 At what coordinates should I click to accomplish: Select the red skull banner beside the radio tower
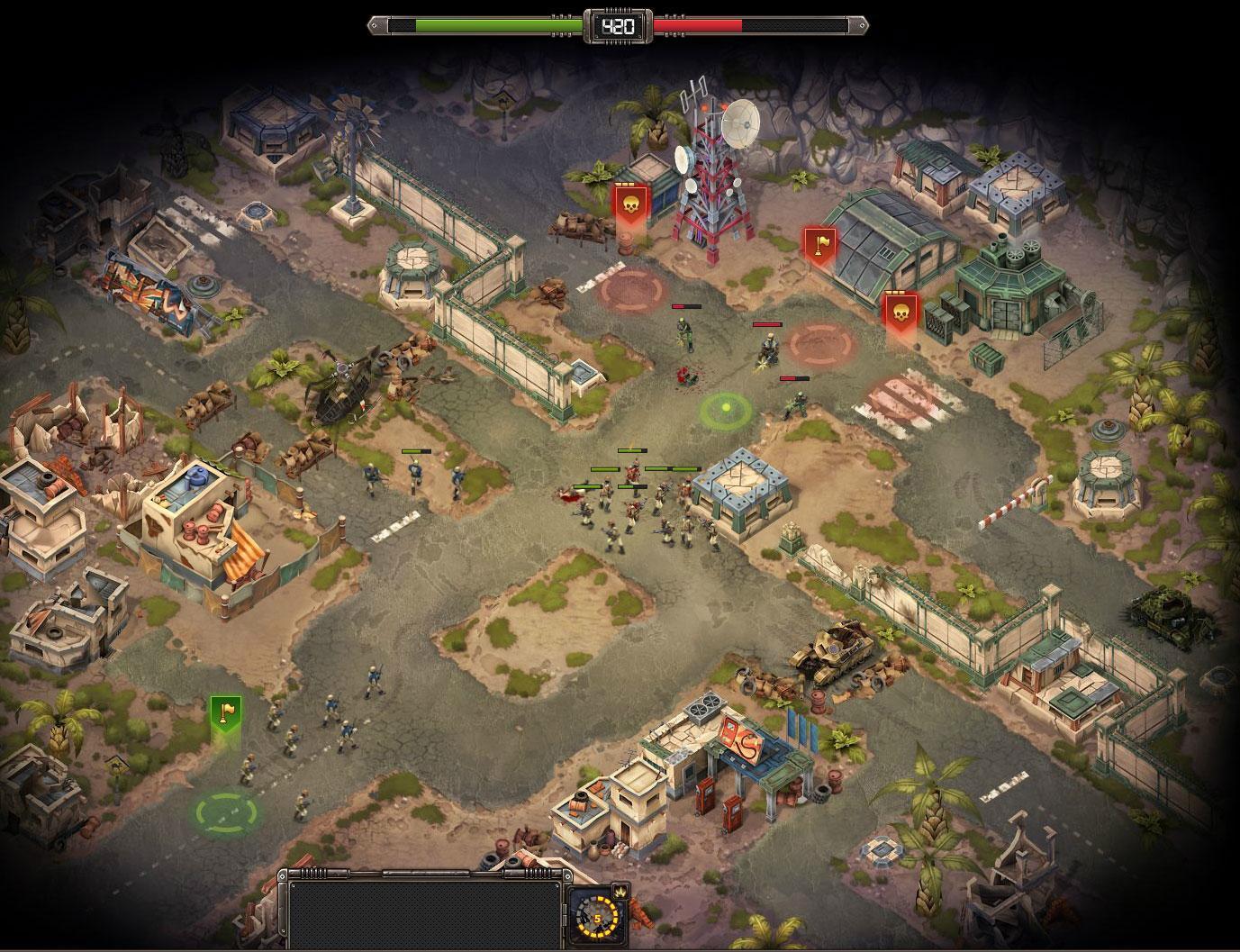tap(629, 204)
